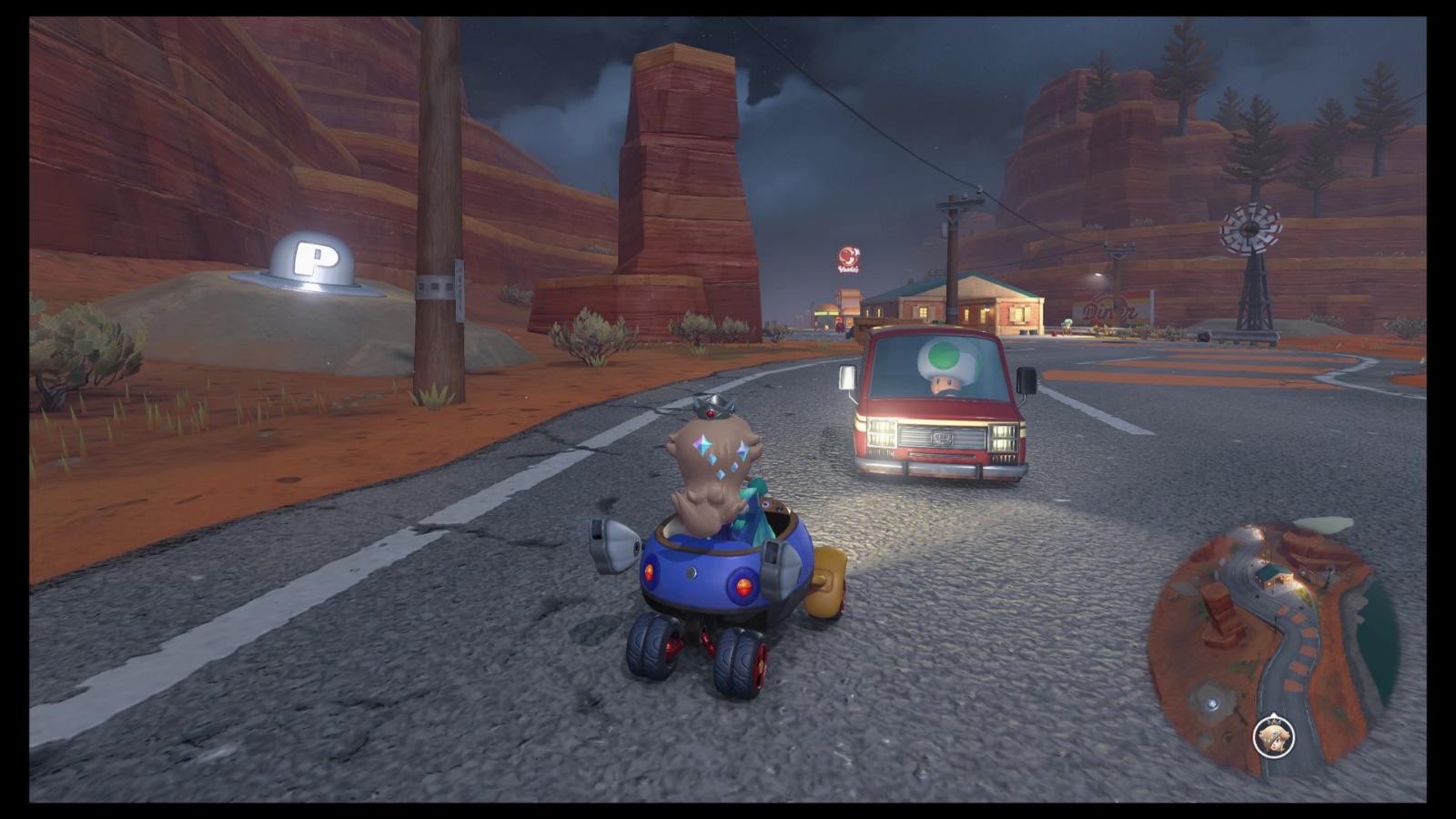The height and width of the screenshot is (819, 1456).
Task: Click the diner building on the minimap
Action: [x=1274, y=576]
